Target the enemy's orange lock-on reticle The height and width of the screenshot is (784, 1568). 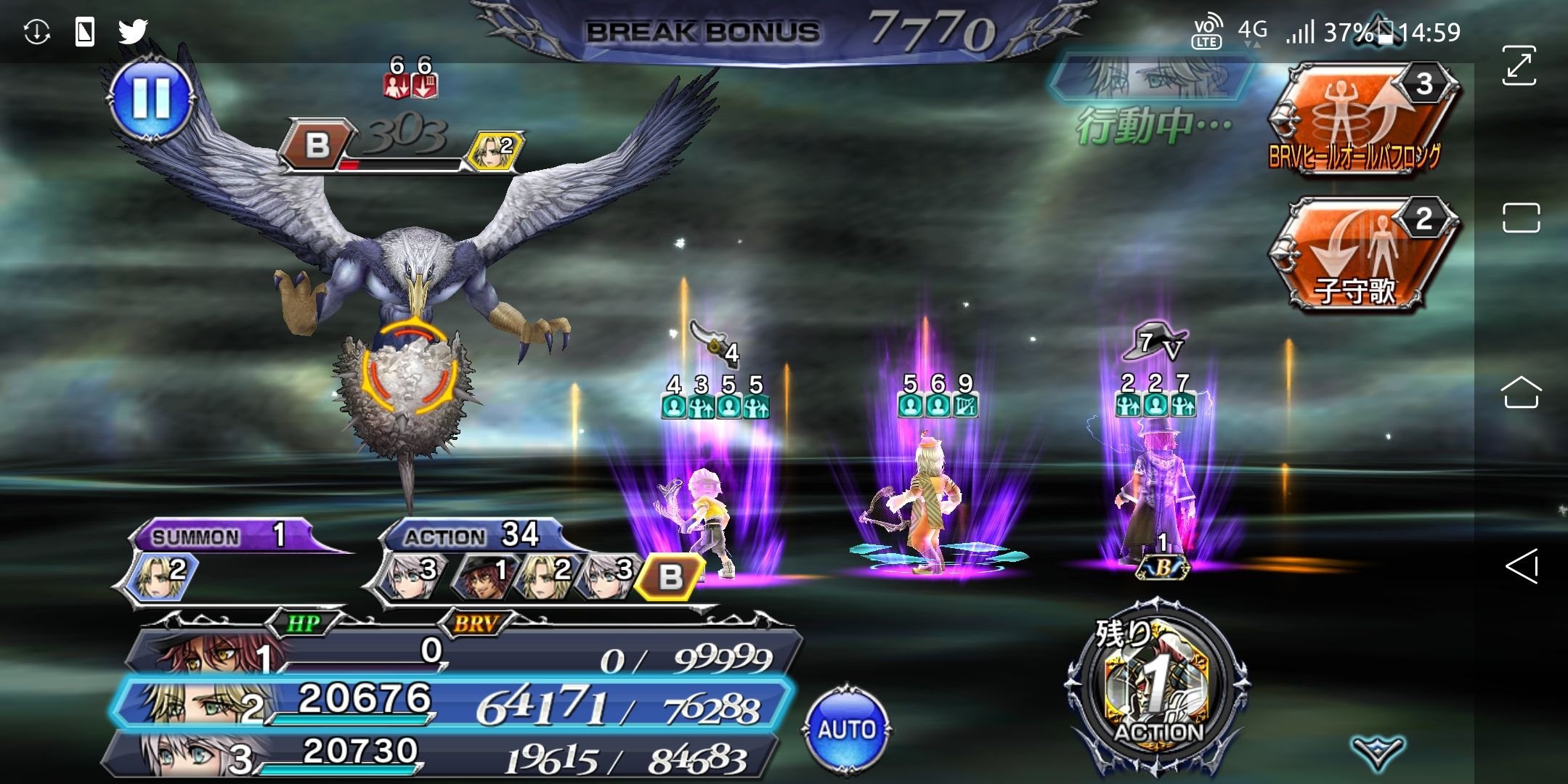pyautogui.click(x=410, y=367)
